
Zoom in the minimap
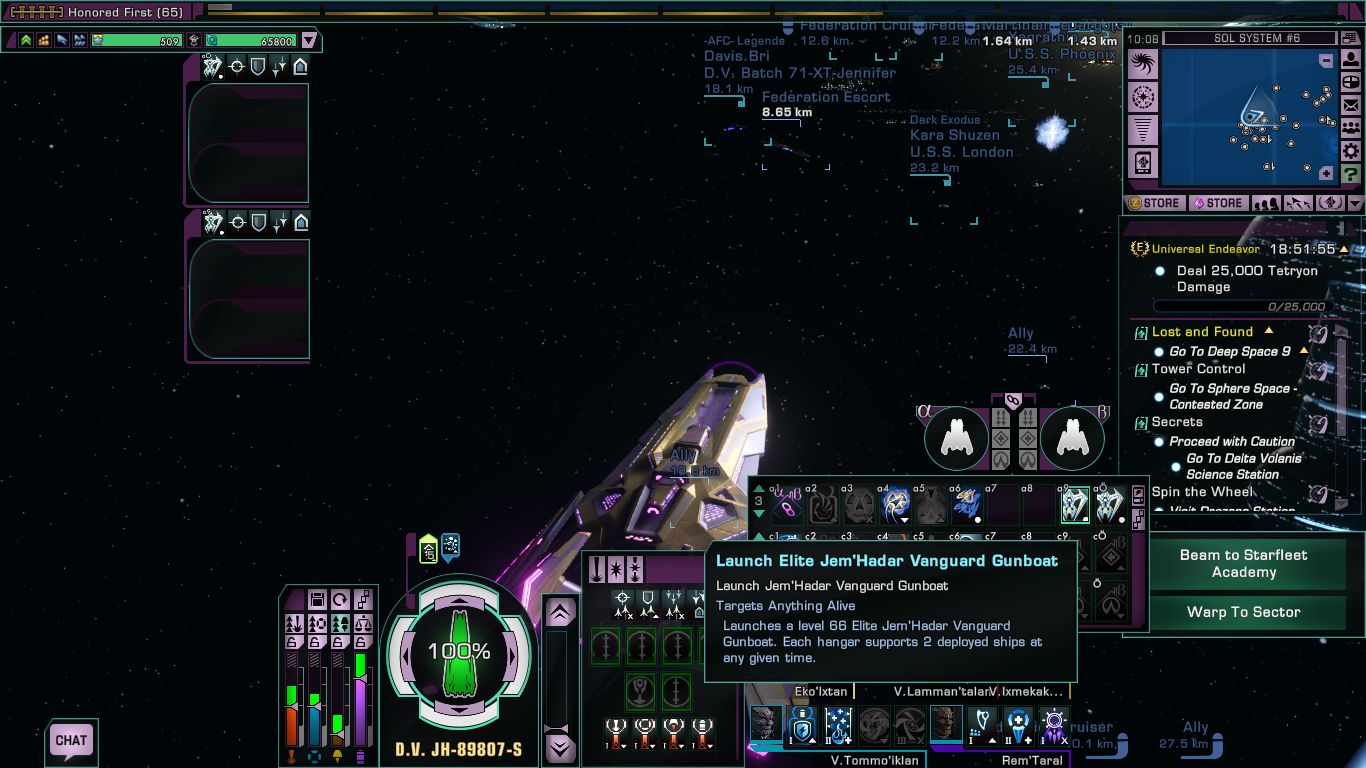1326,173
